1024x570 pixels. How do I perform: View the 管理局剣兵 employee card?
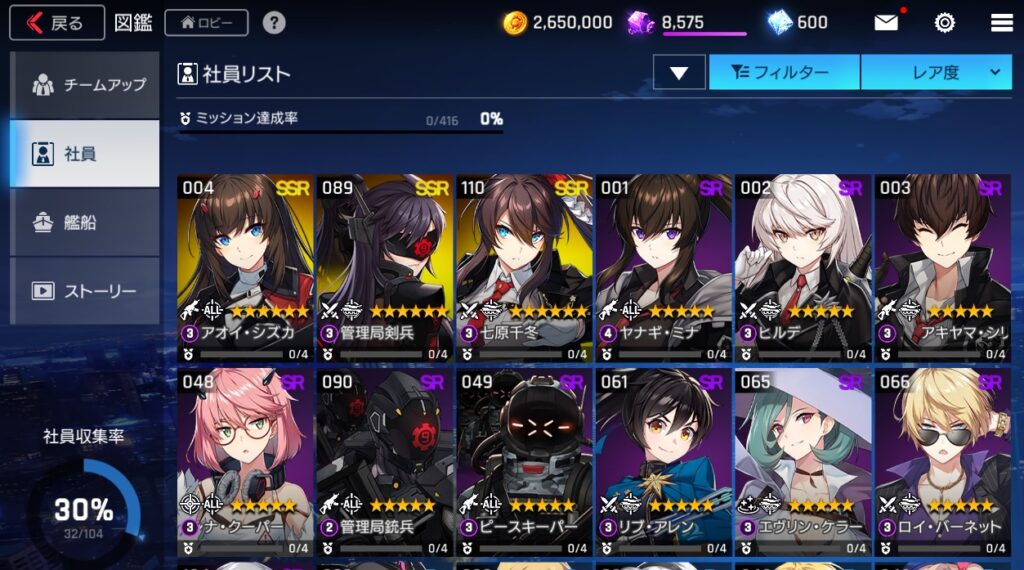[x=385, y=267]
